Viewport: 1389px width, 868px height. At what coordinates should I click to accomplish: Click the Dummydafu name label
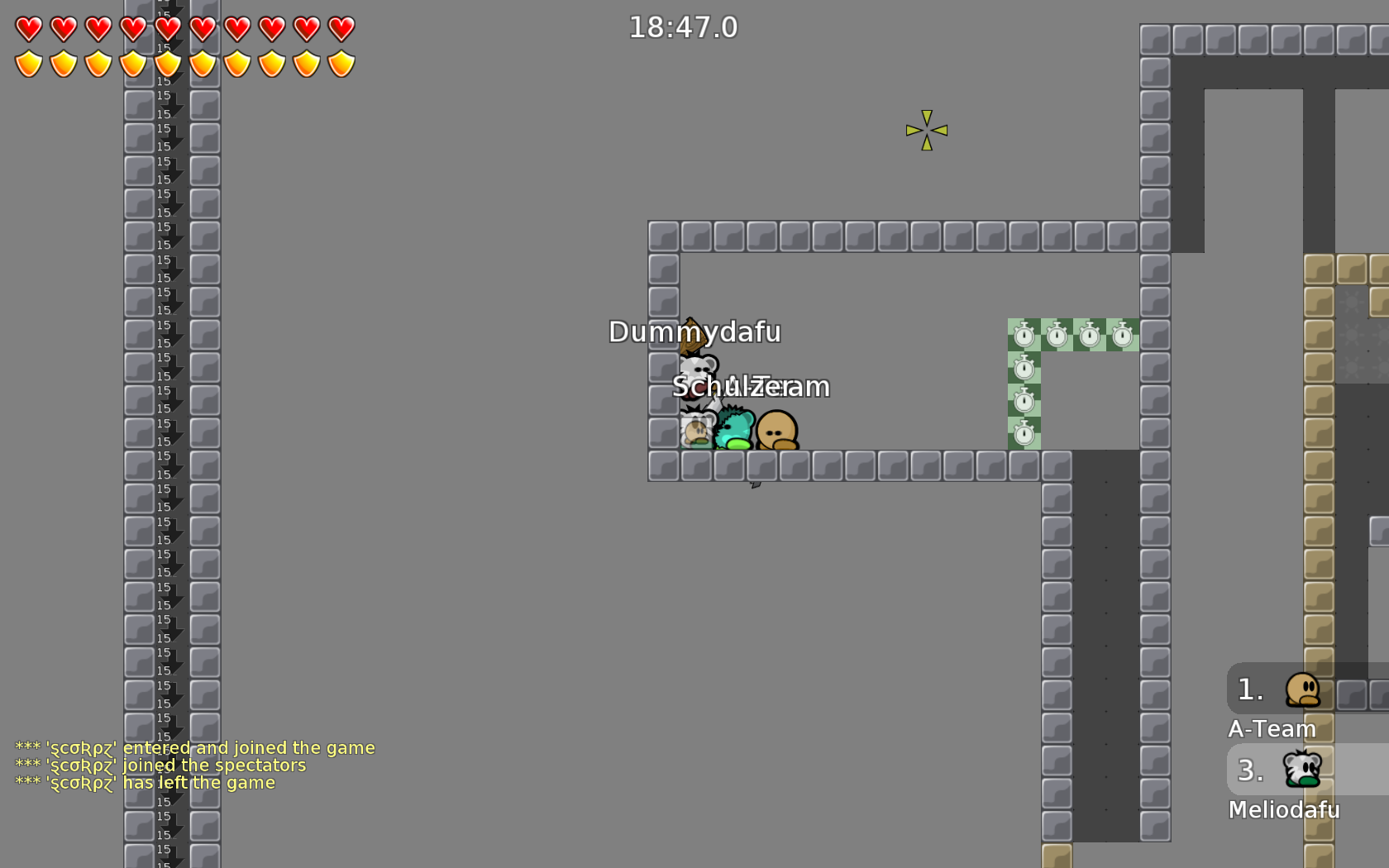[x=695, y=333]
